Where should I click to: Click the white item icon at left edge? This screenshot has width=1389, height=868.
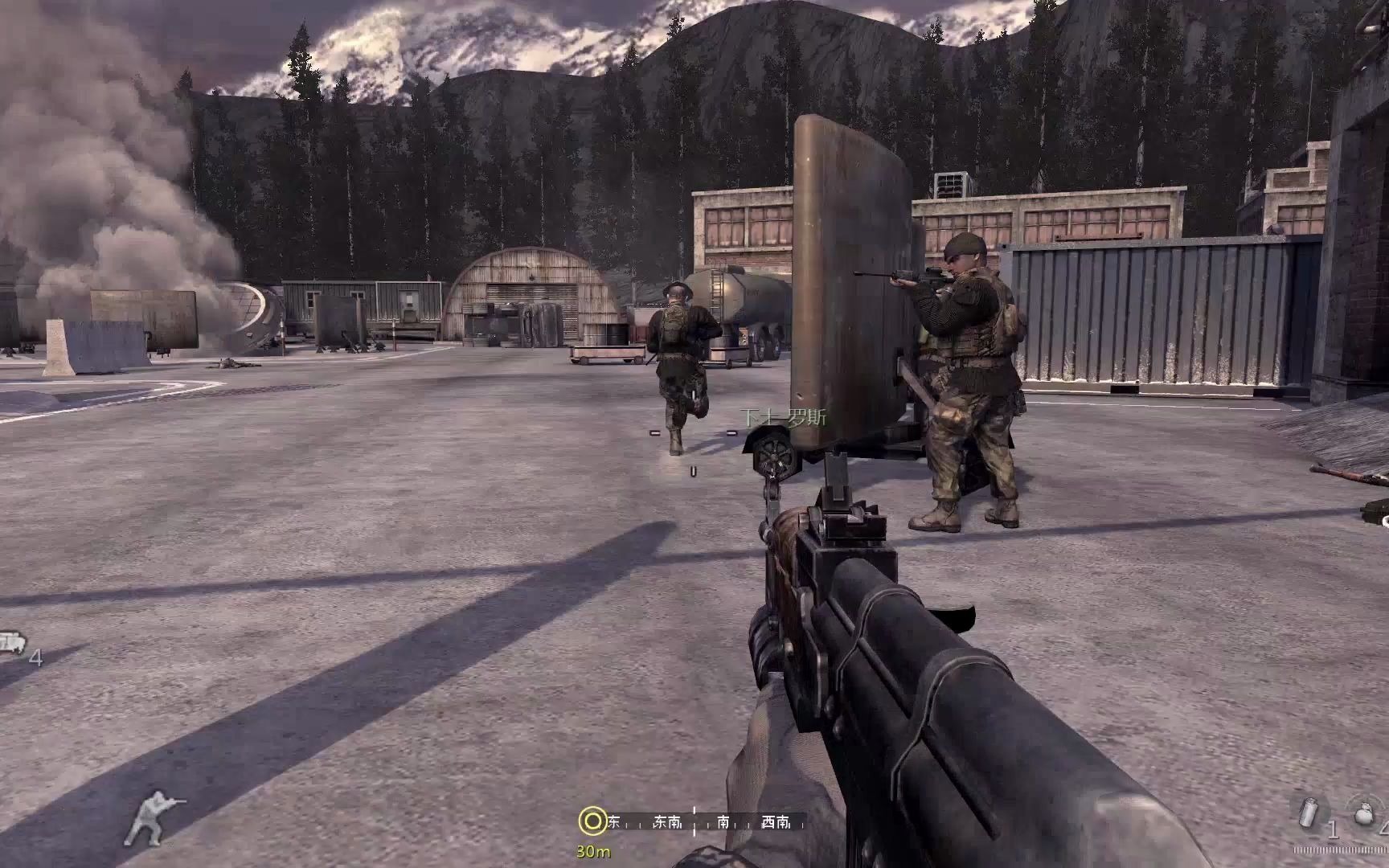click(11, 643)
